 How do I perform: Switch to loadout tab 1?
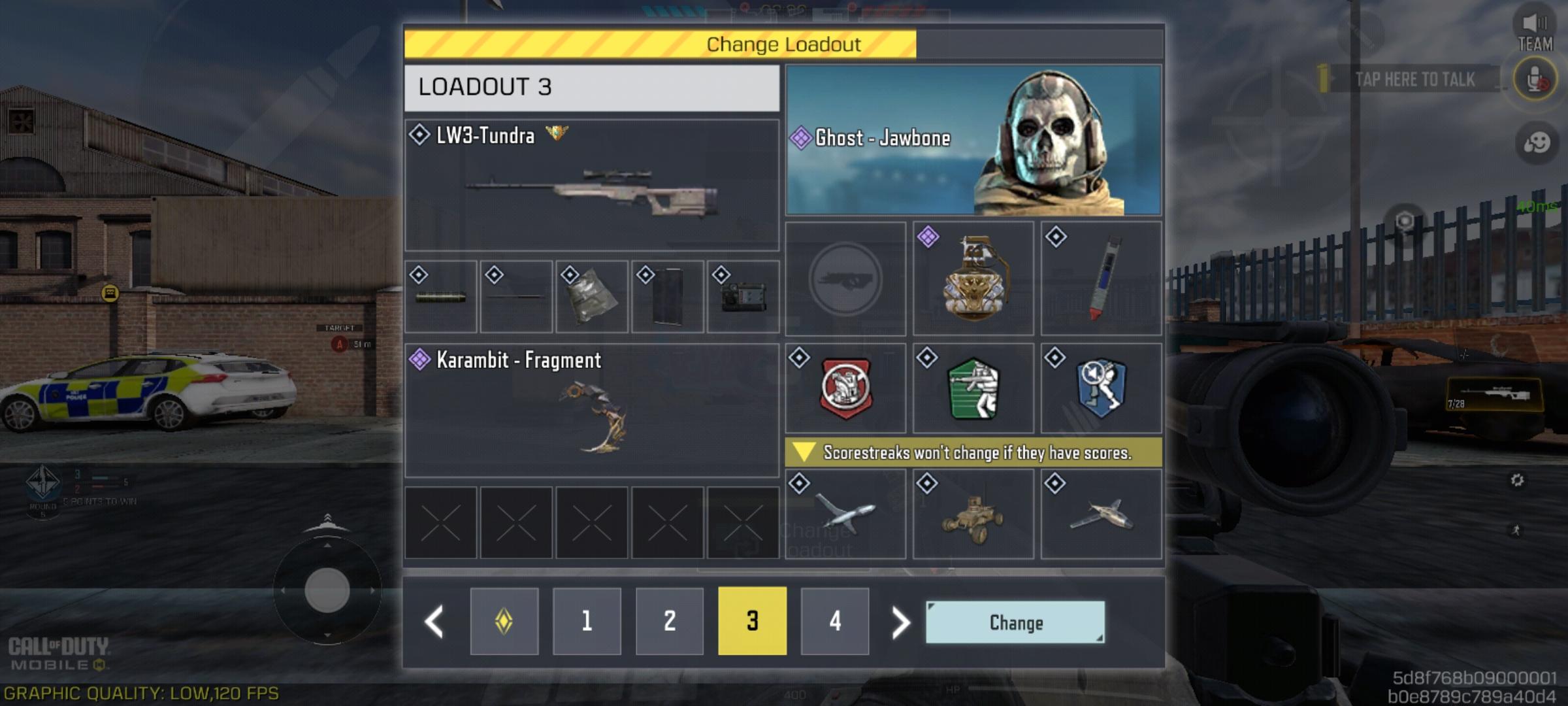[586, 621]
